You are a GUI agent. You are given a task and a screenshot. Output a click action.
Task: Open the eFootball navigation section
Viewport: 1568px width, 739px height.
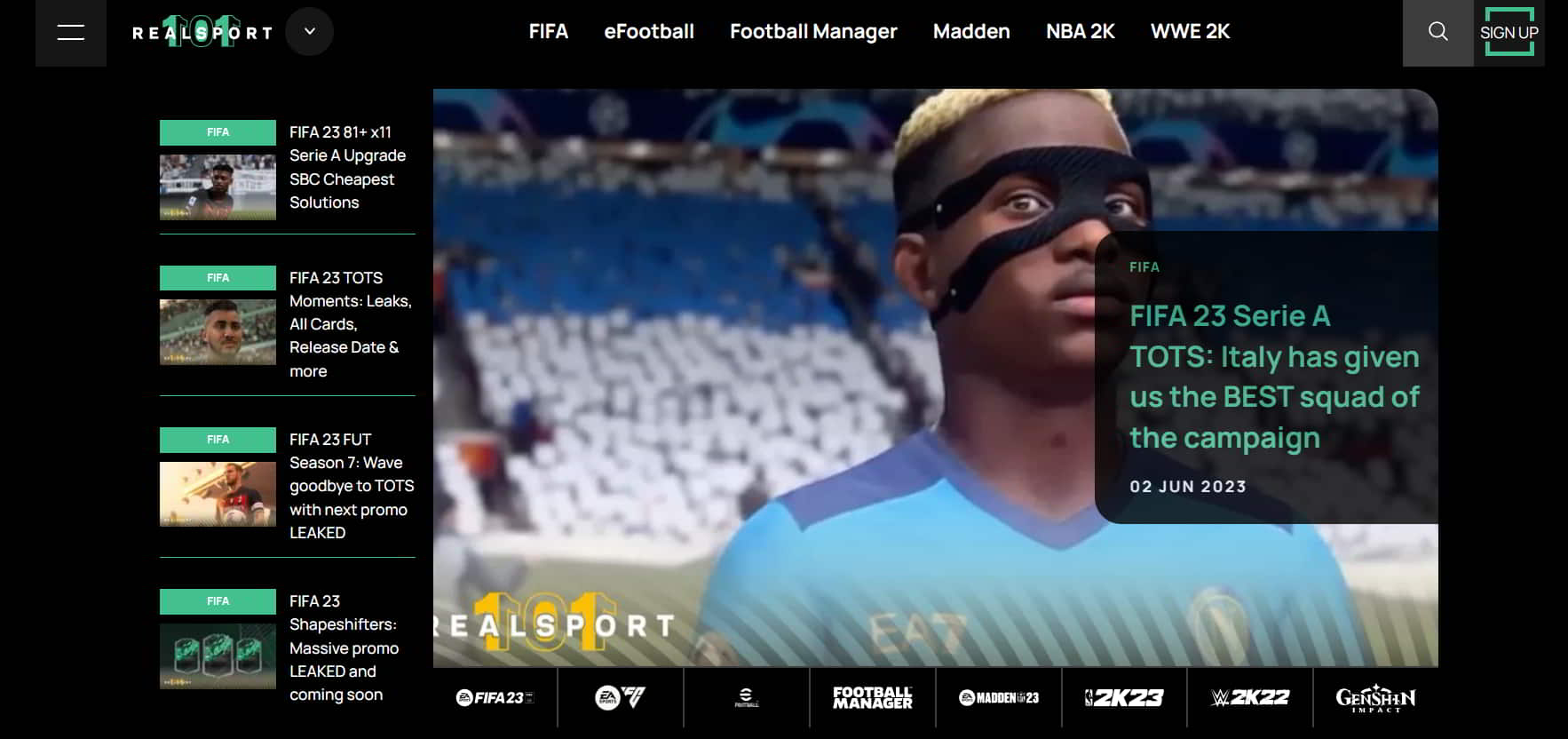[649, 32]
